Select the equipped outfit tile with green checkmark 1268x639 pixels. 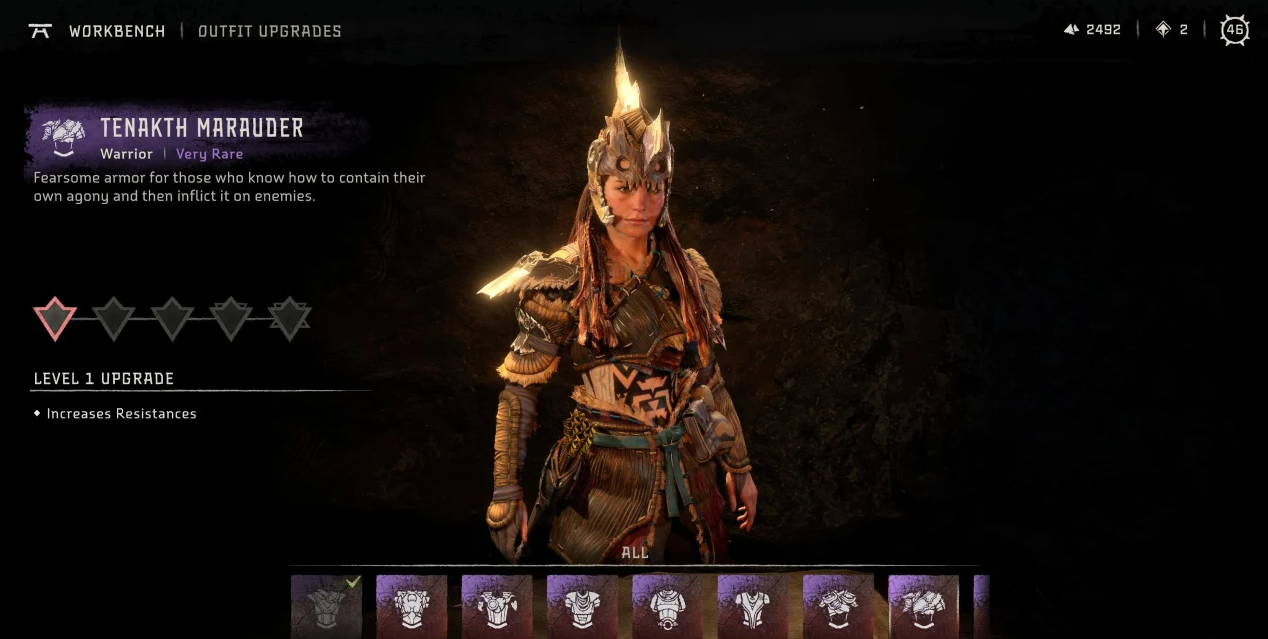click(x=326, y=606)
